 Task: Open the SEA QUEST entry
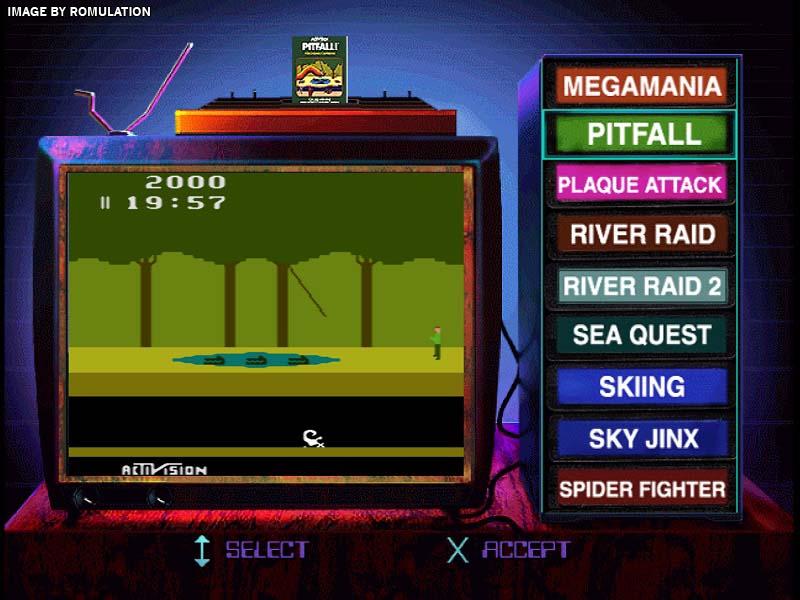pyautogui.click(x=642, y=336)
